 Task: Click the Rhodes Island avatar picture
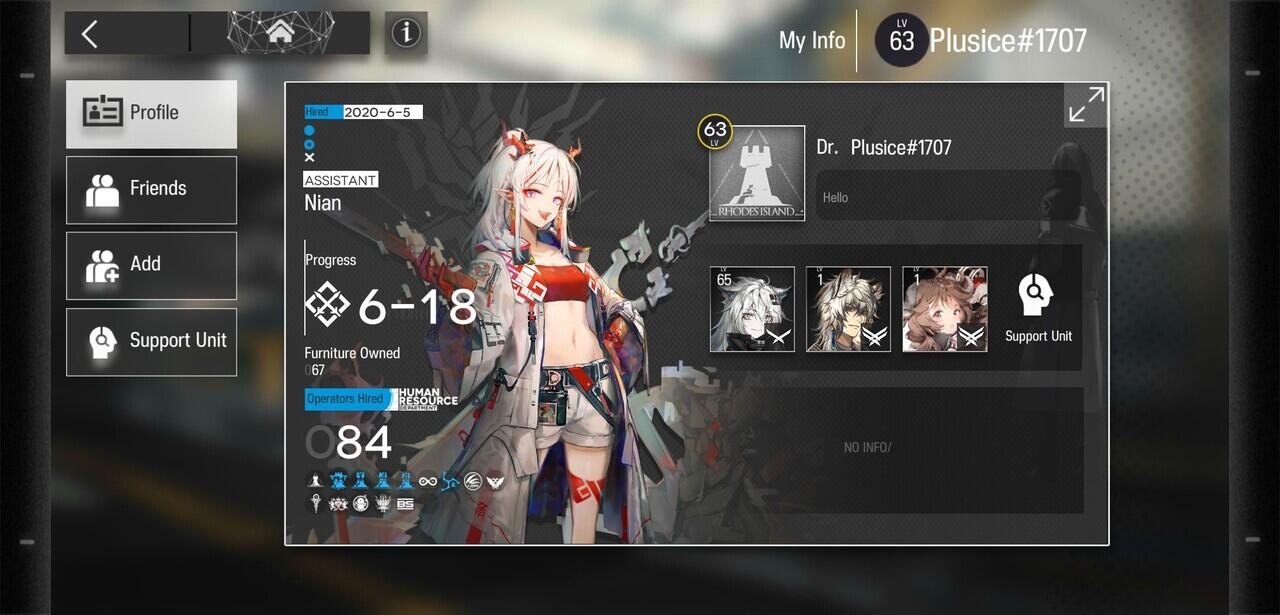(757, 173)
